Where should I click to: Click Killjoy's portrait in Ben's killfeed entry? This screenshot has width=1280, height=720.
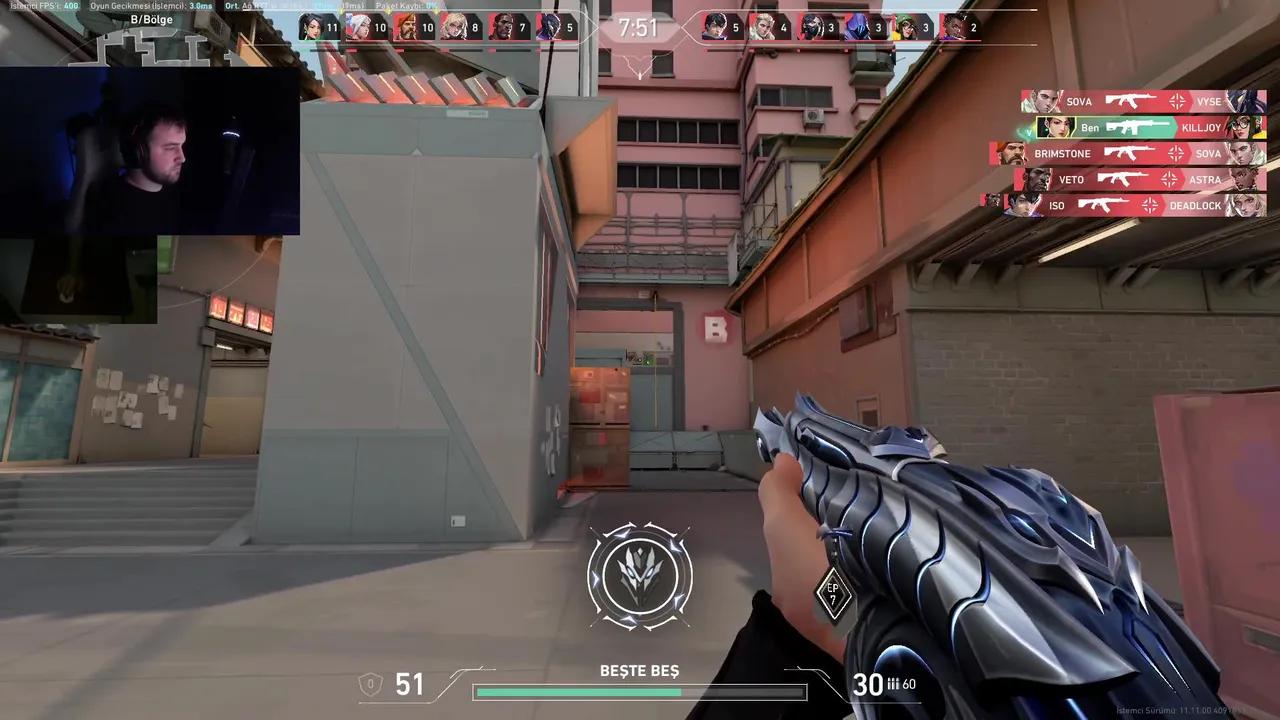coord(1243,127)
